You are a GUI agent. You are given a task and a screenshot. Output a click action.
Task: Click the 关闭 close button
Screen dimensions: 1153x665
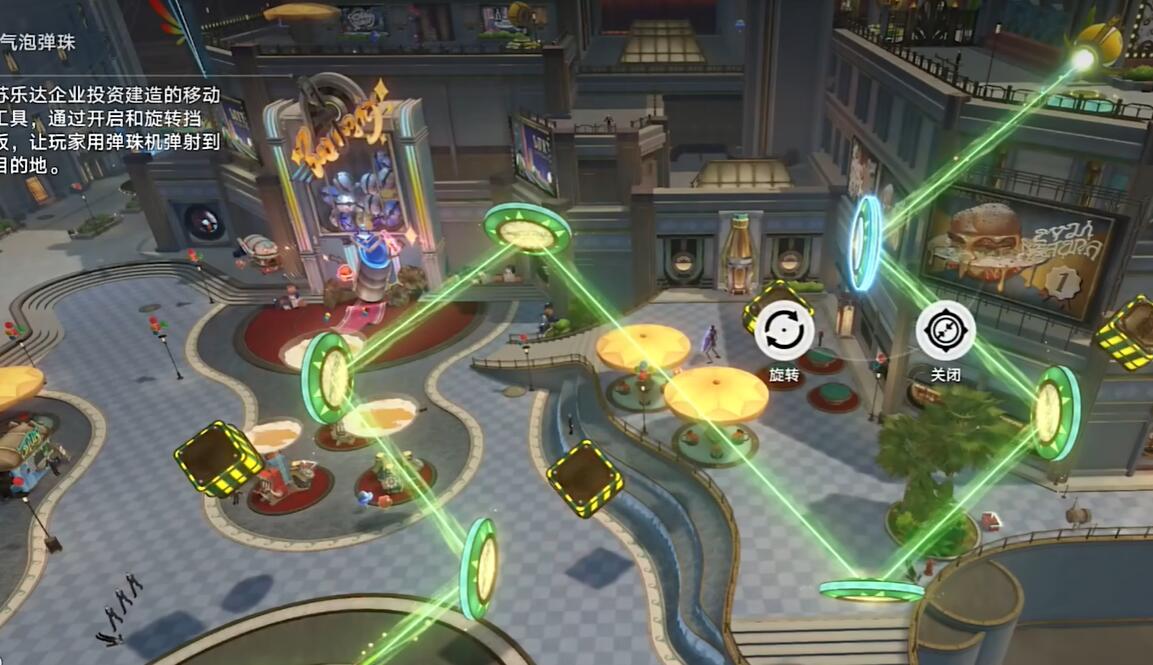click(x=945, y=331)
